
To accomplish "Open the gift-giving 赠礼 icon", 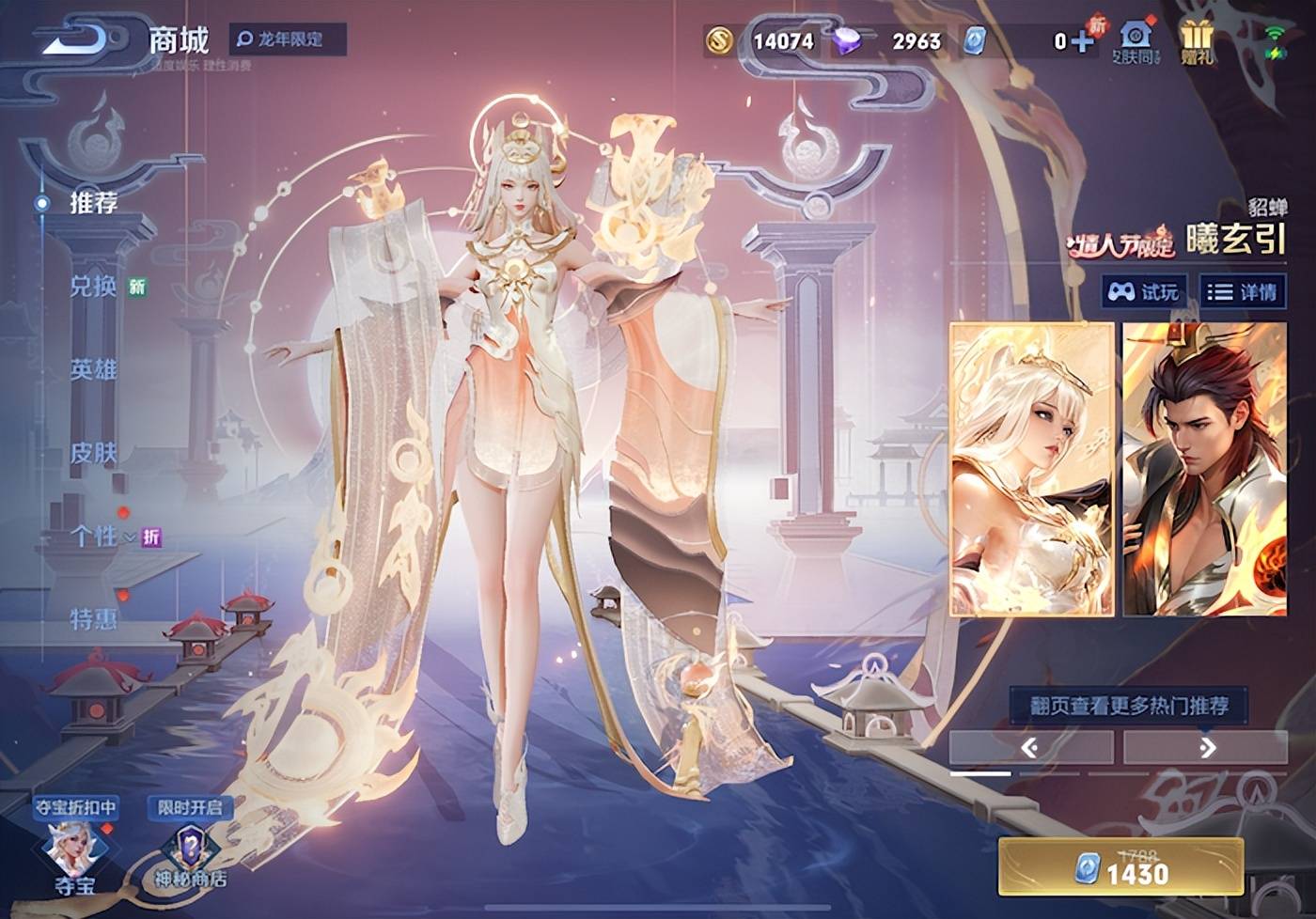I will tap(1197, 42).
